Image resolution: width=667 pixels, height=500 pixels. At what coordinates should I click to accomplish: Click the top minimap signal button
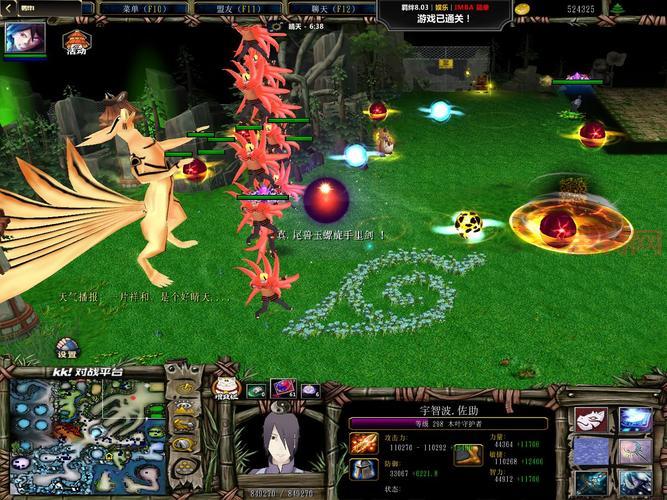(x=183, y=388)
